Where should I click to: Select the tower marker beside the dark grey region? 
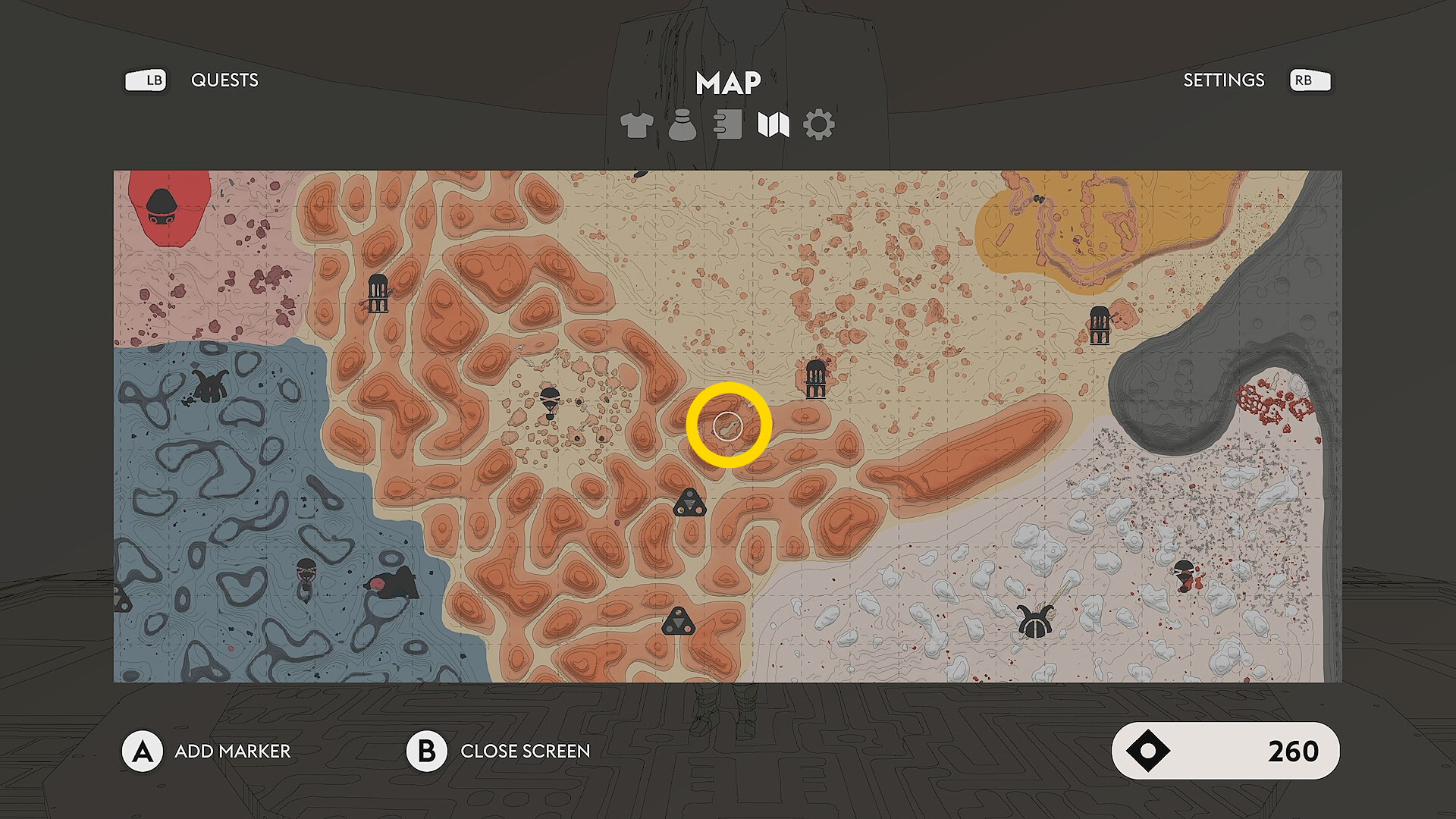1100,325
